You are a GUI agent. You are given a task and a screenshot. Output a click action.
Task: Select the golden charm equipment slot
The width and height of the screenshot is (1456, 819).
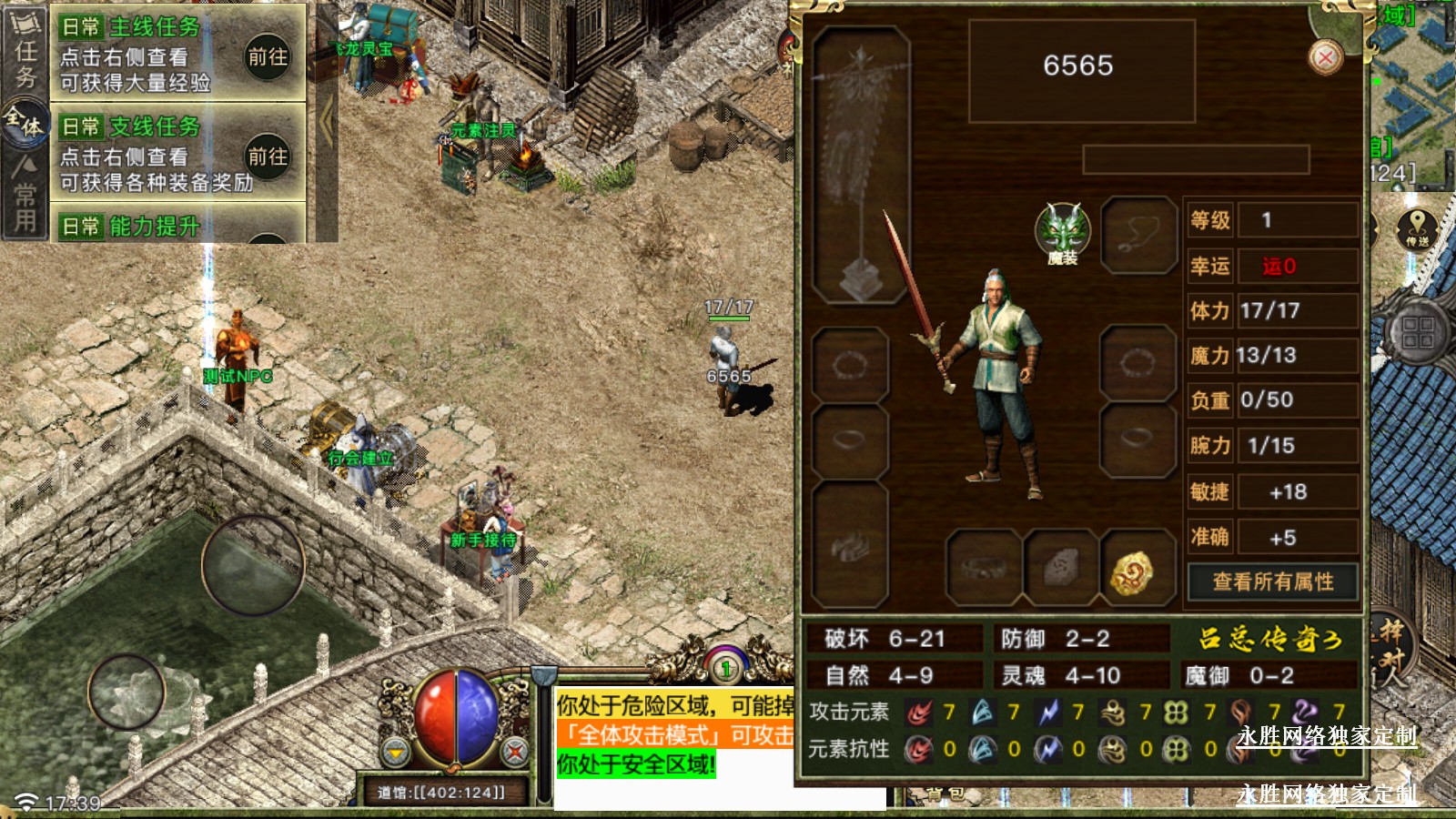[x=1132, y=571]
